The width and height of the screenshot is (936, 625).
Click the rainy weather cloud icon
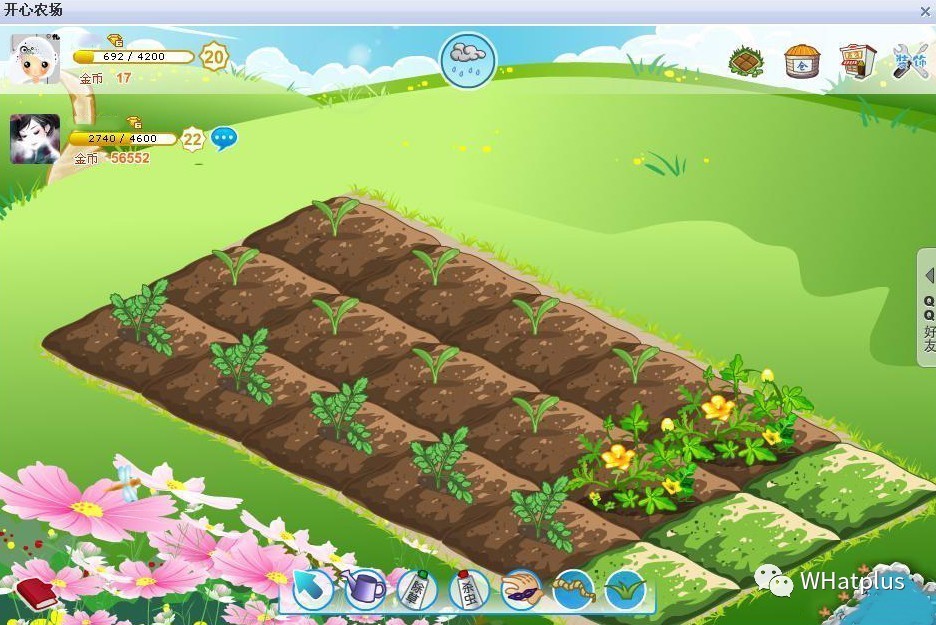click(x=468, y=60)
